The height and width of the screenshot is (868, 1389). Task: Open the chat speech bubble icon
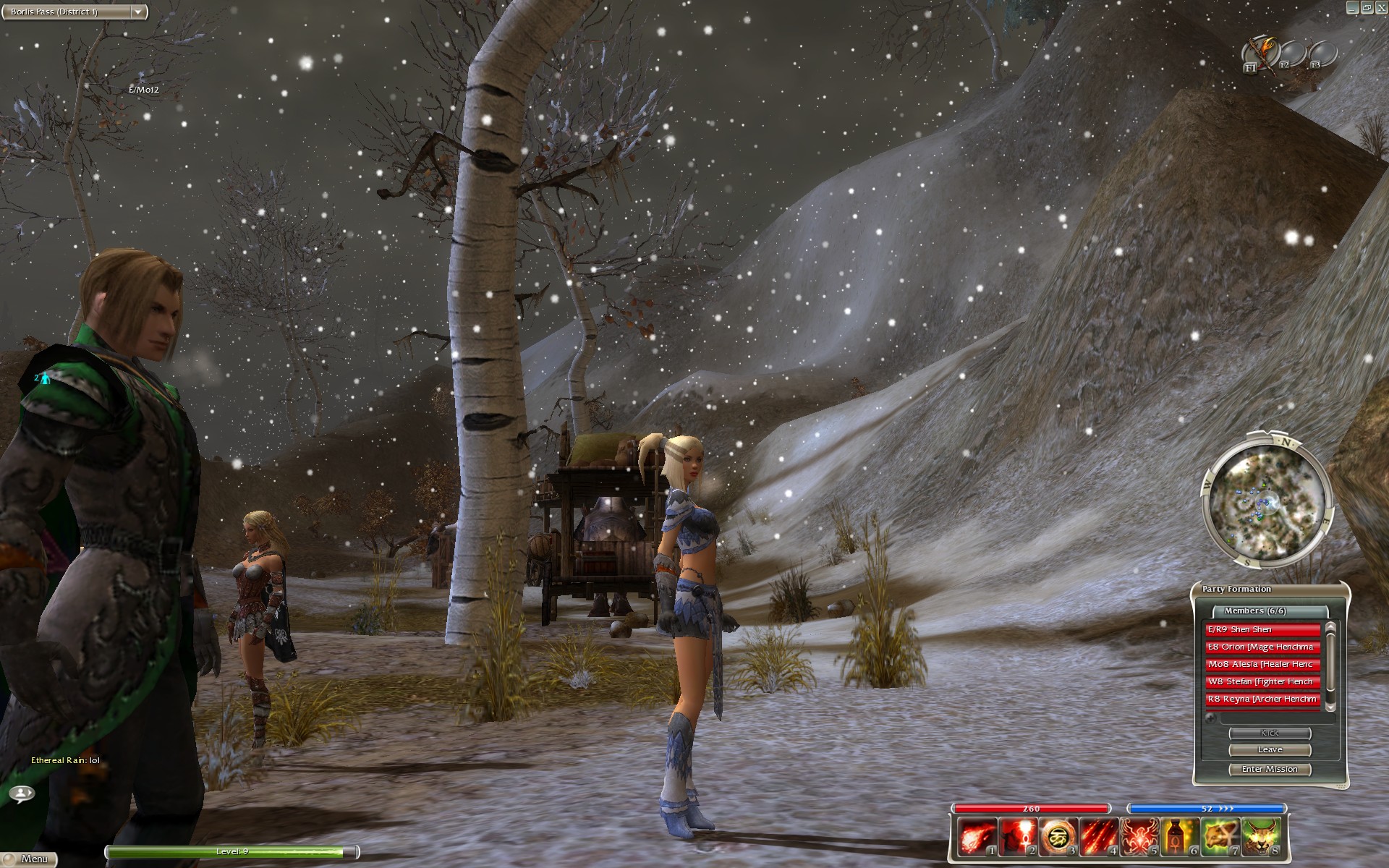[x=22, y=793]
